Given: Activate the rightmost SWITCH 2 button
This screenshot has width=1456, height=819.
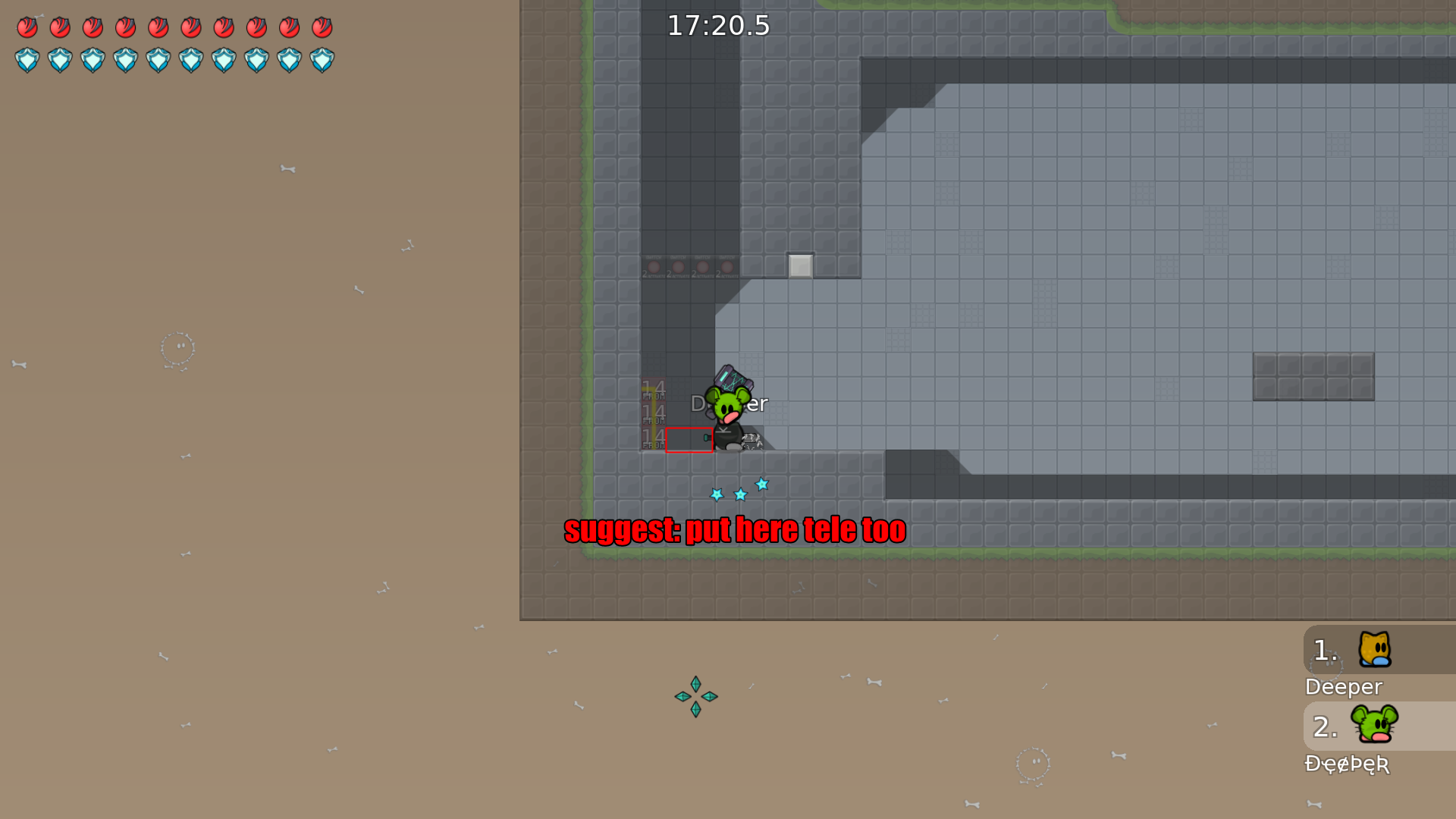Looking at the screenshot, I should [x=726, y=267].
